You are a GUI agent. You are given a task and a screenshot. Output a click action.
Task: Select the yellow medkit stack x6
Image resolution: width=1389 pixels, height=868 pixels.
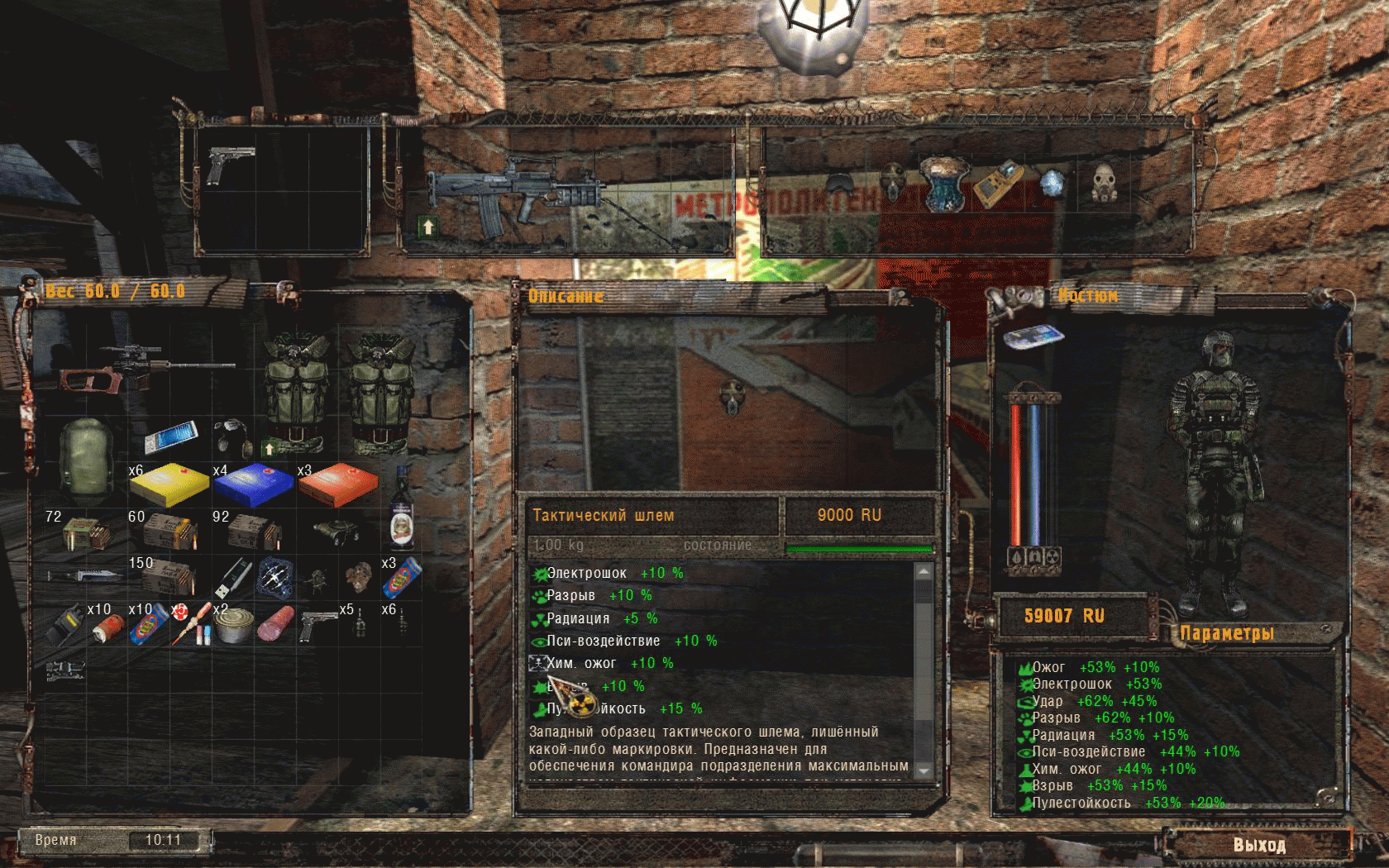170,484
